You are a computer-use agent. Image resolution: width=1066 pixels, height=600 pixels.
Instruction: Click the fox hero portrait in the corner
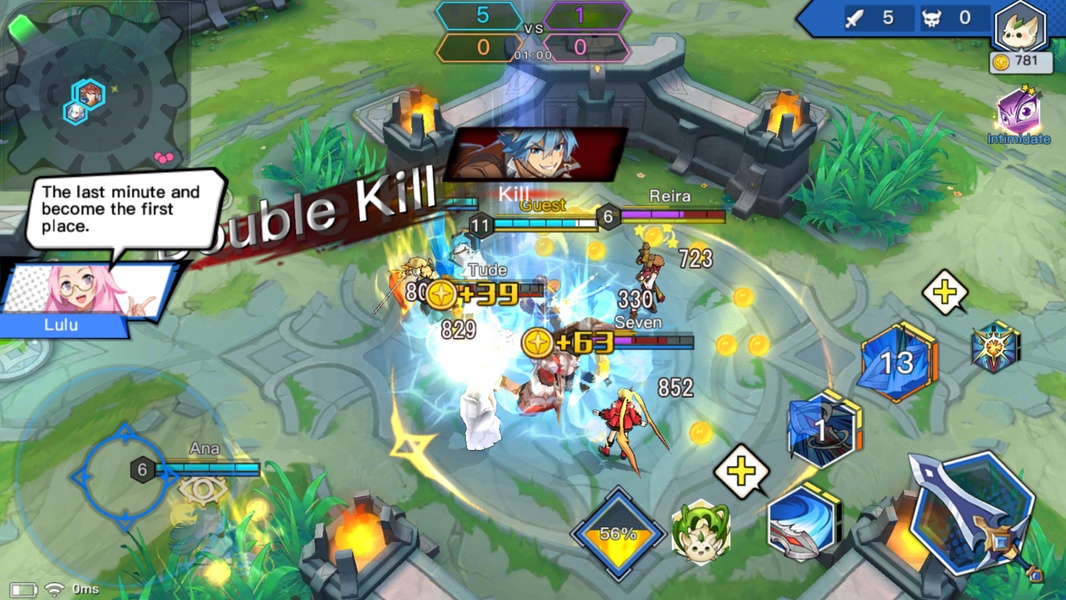1020,26
